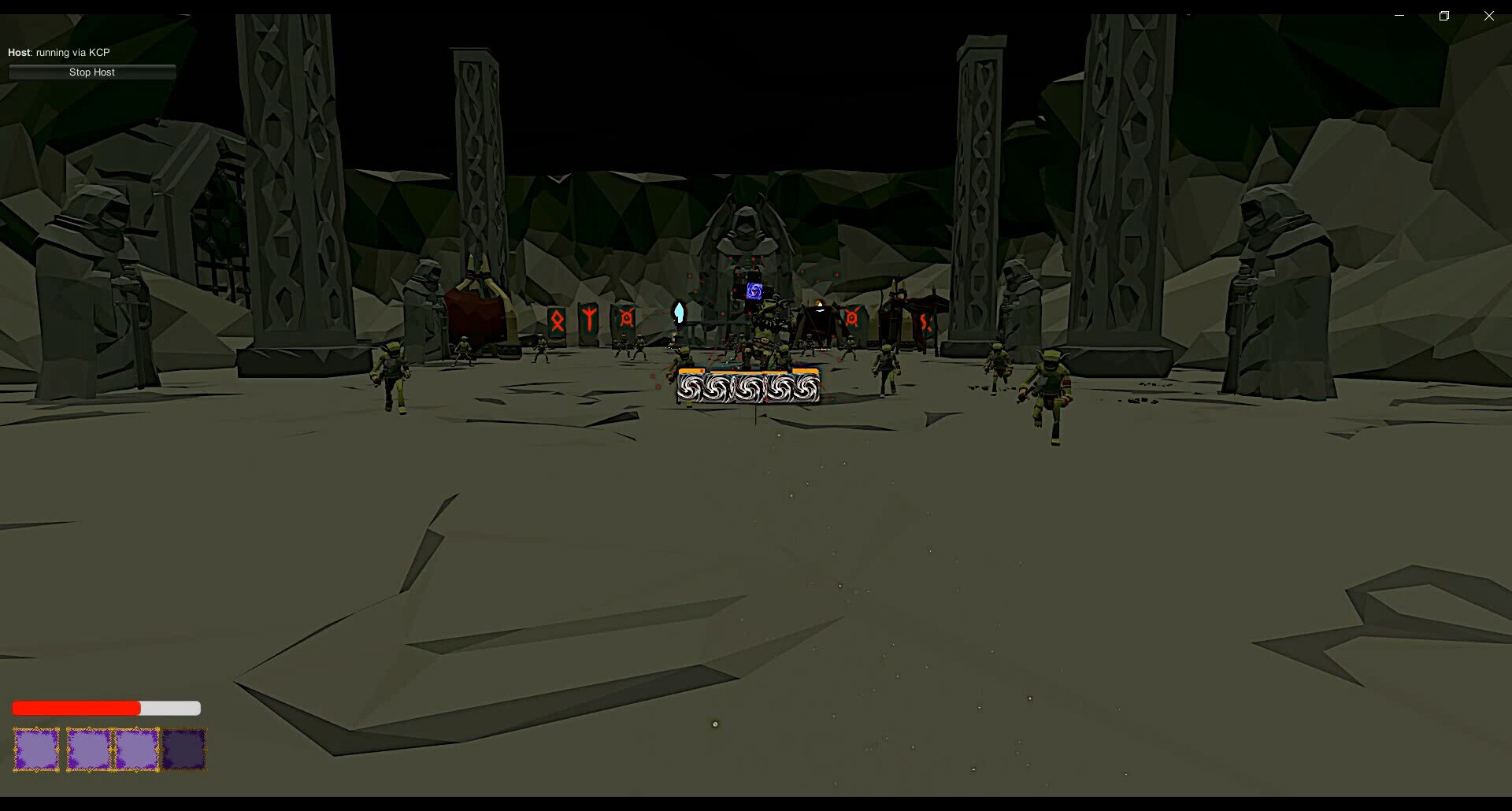Close the game window
The width and height of the screenshot is (1512, 811).
point(1488,16)
